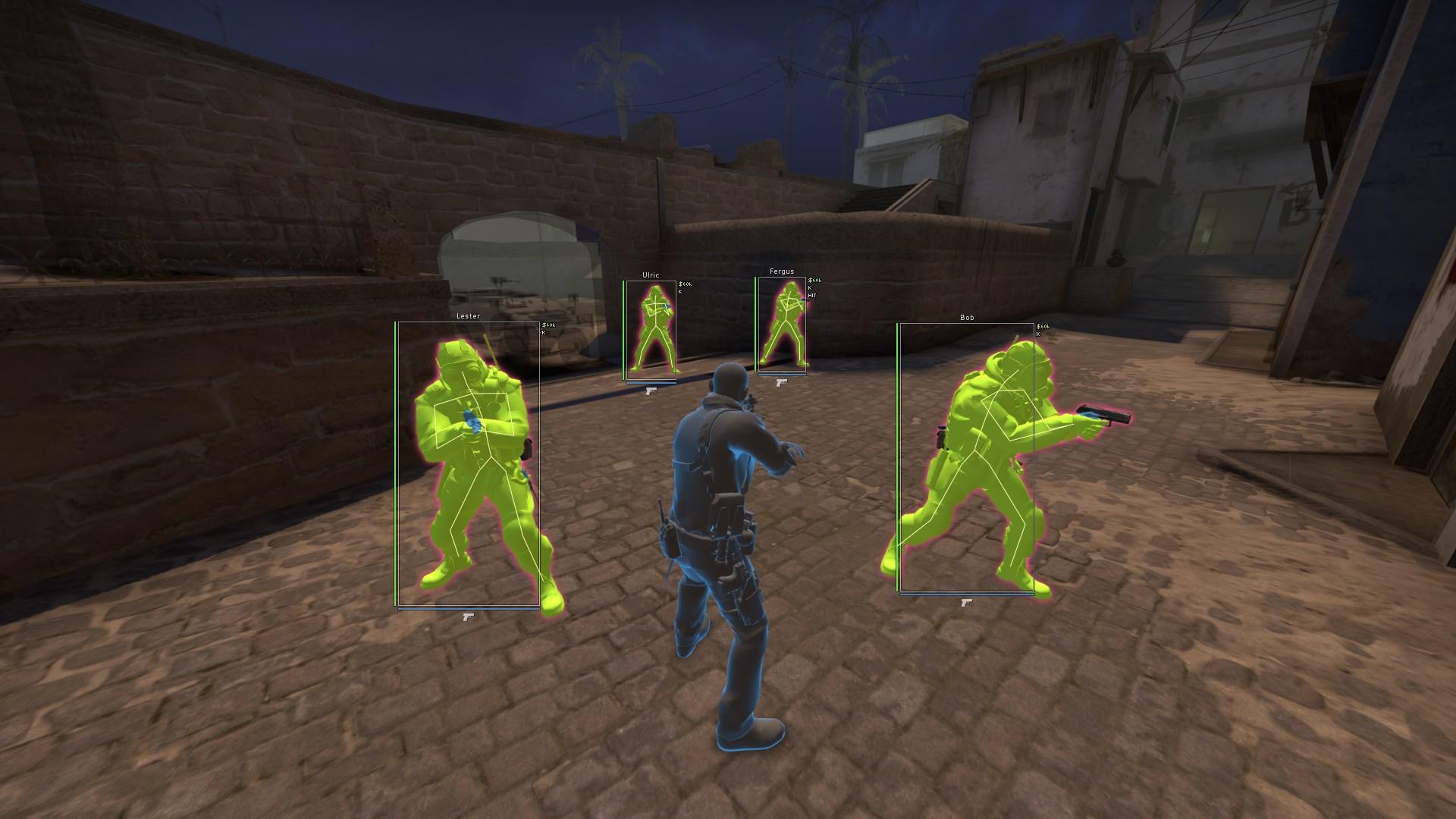Toggle the K indicator next to Ulric
The height and width of the screenshot is (819, 1456).
click(x=680, y=292)
